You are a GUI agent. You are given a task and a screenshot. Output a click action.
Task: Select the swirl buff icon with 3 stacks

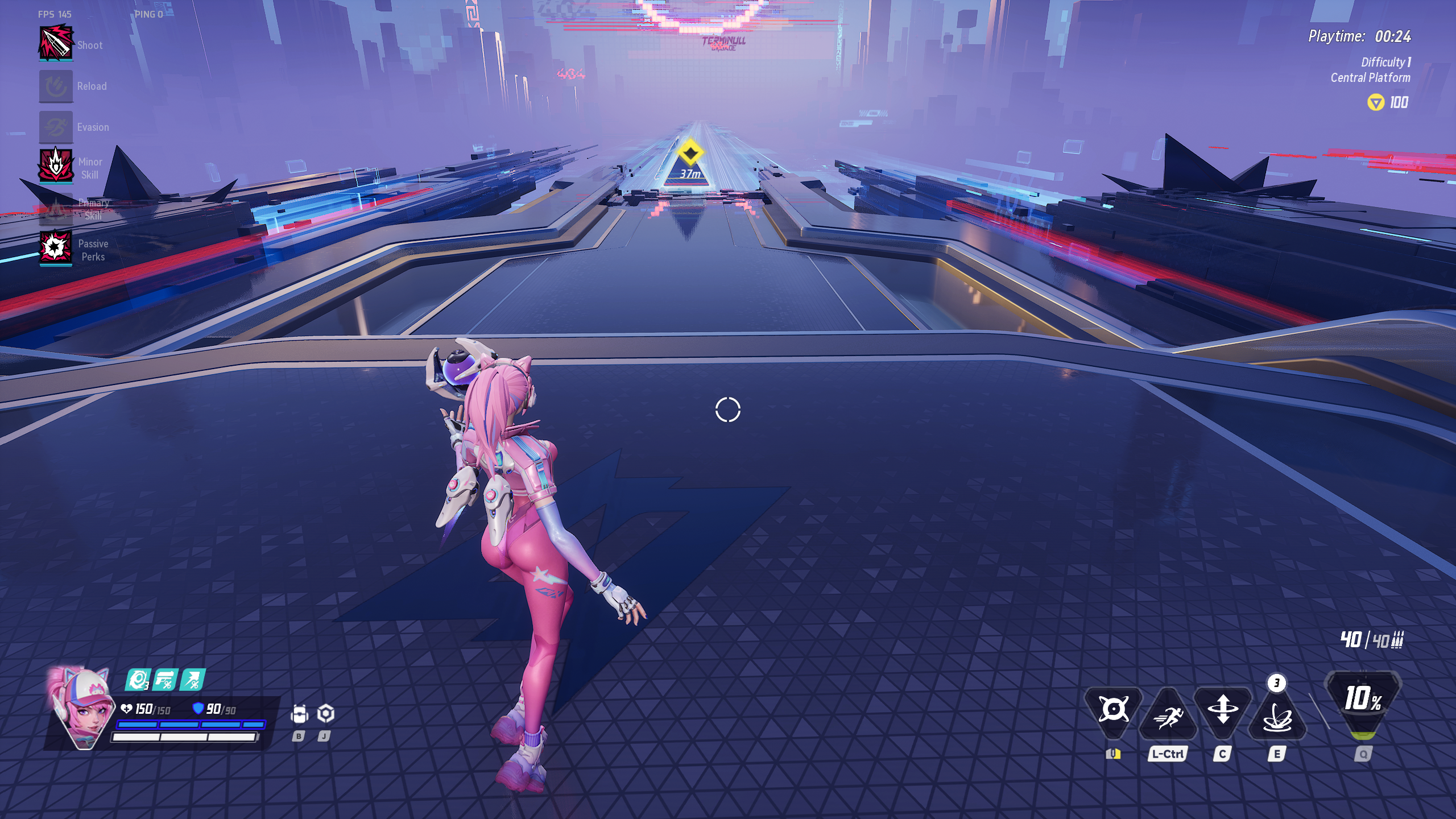click(138, 680)
